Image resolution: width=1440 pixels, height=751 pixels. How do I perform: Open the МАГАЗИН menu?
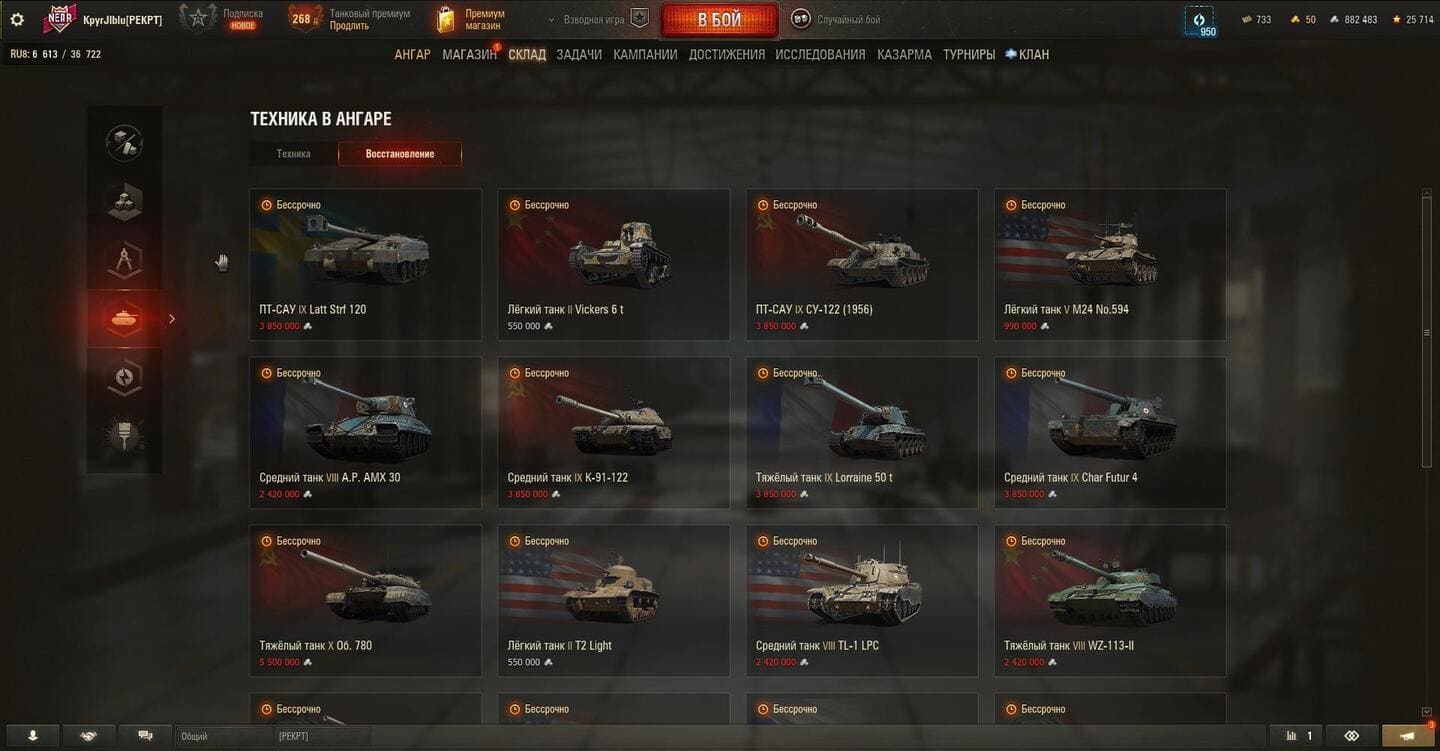click(469, 55)
